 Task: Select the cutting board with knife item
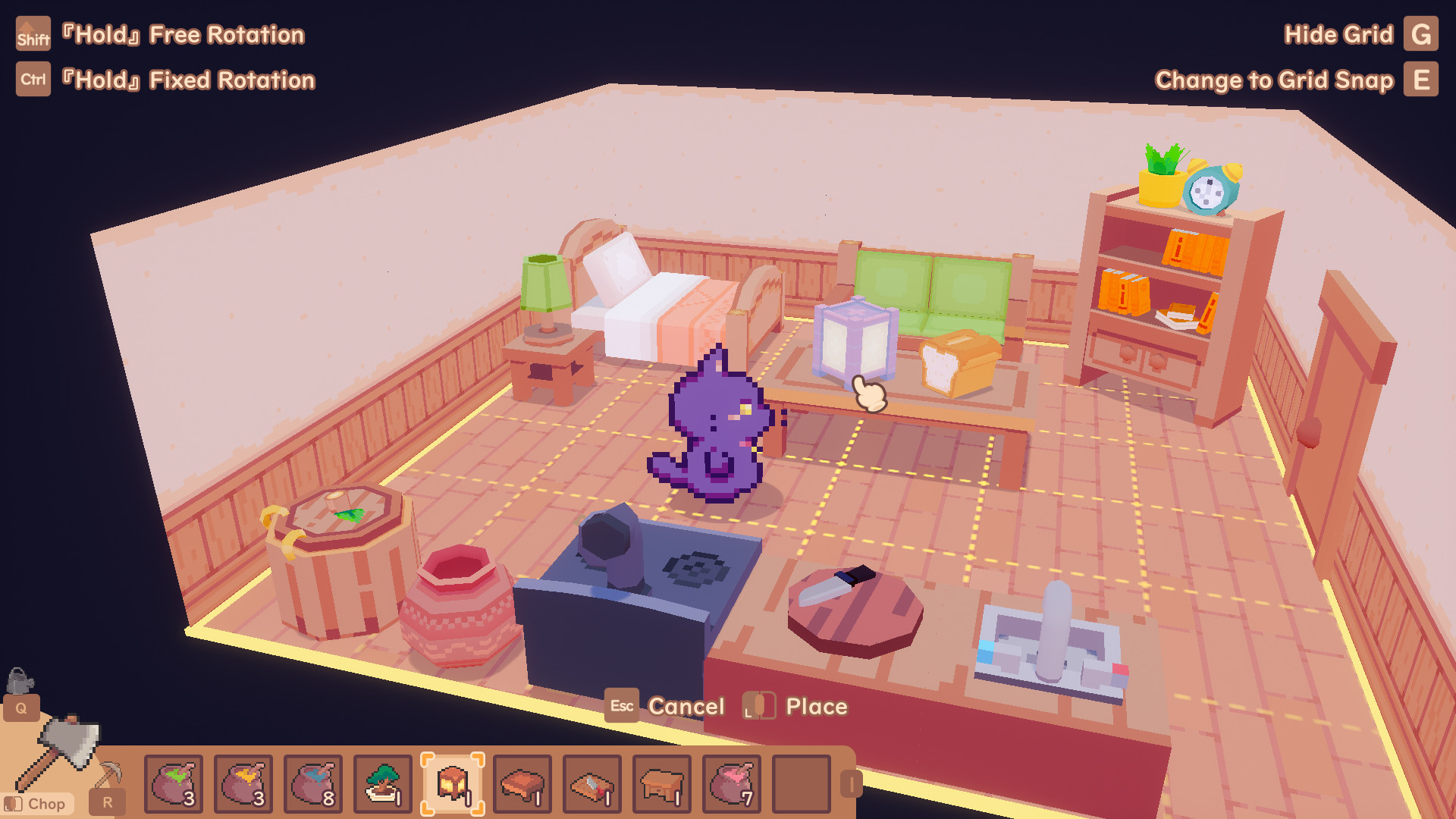591,783
